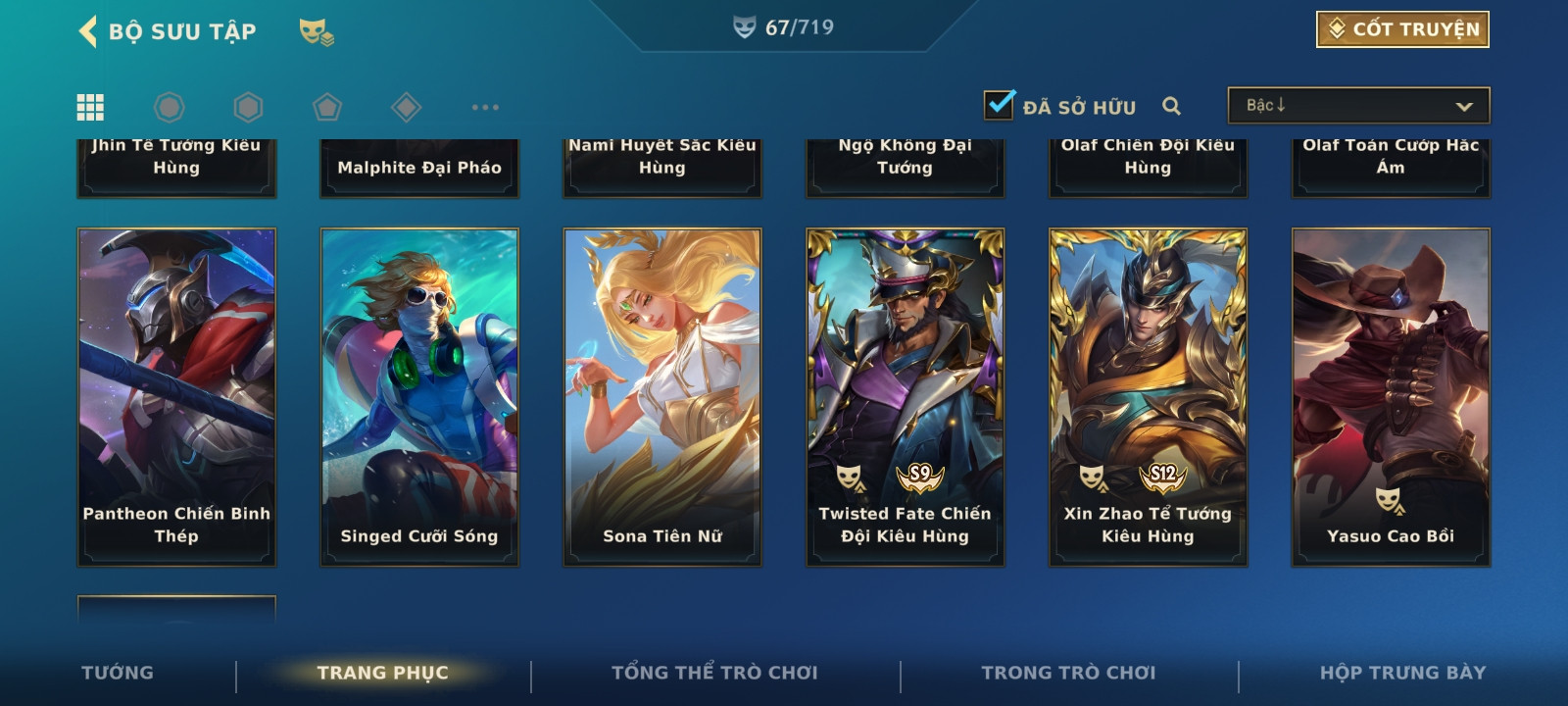Click the Malphite Đại Pháo skin label

click(x=419, y=168)
